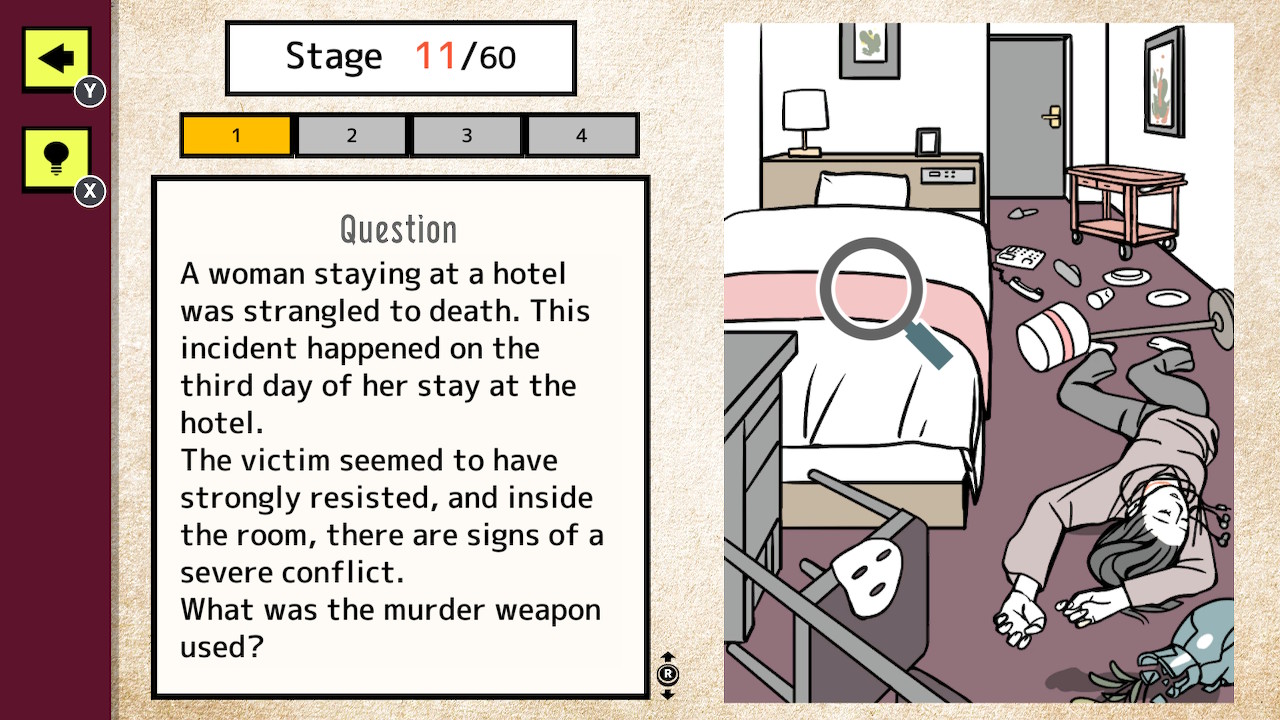Image resolution: width=1280 pixels, height=720 pixels.
Task: Click the Stage 11/60 header
Action: coord(400,57)
